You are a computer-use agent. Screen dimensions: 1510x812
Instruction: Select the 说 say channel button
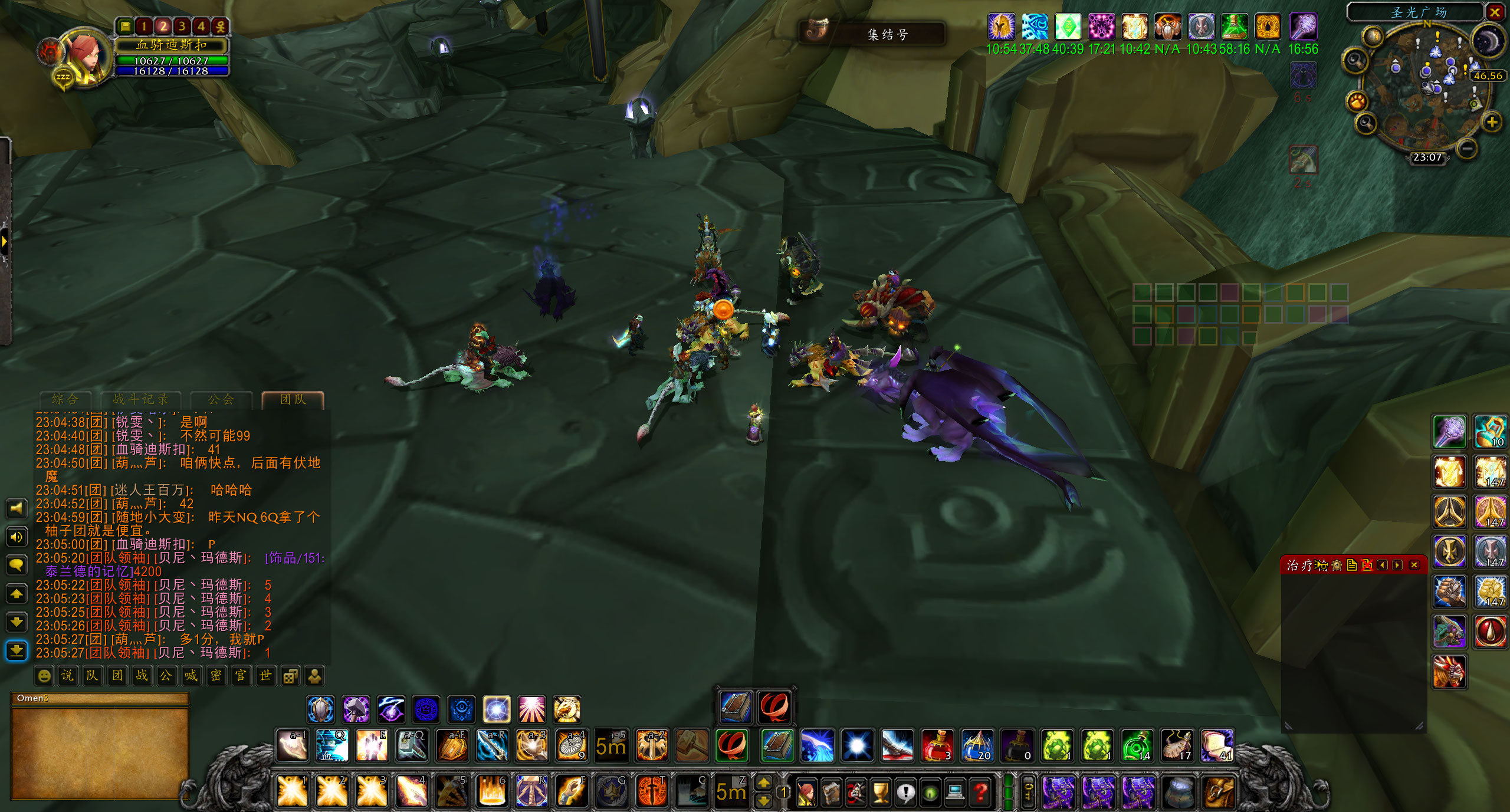68,676
